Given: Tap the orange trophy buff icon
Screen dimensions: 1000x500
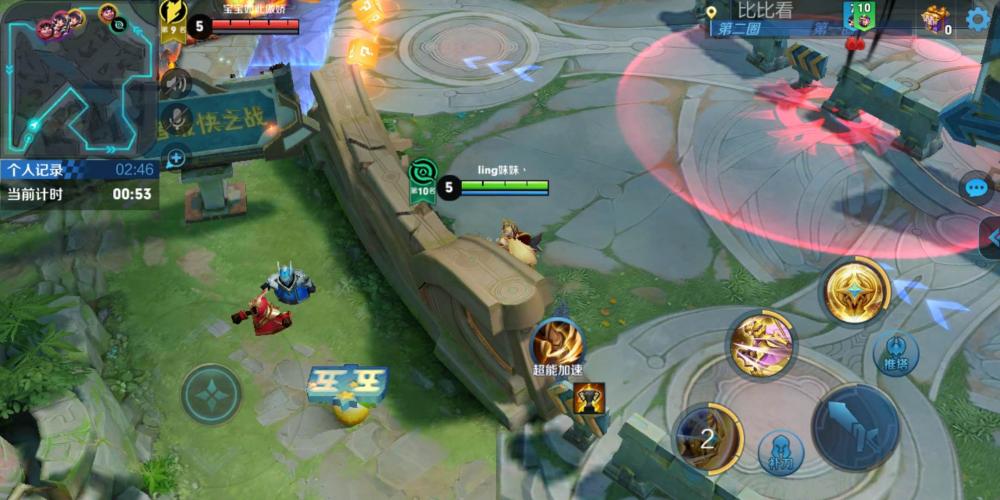Looking at the screenshot, I should pyautogui.click(x=588, y=399).
